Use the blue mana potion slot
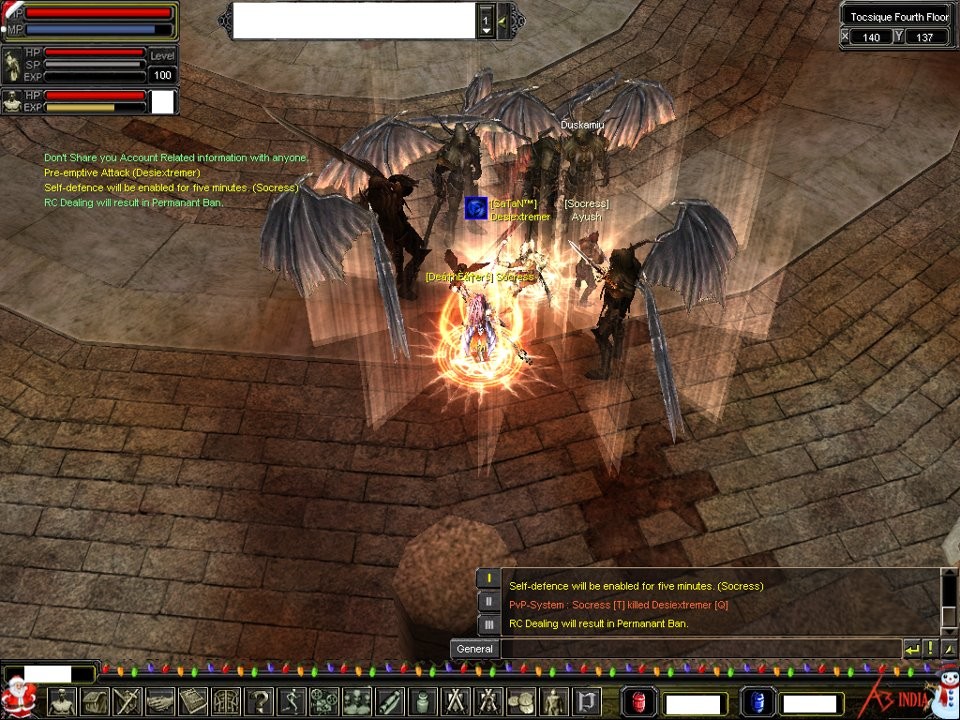Image resolution: width=960 pixels, height=720 pixels. pos(758,702)
